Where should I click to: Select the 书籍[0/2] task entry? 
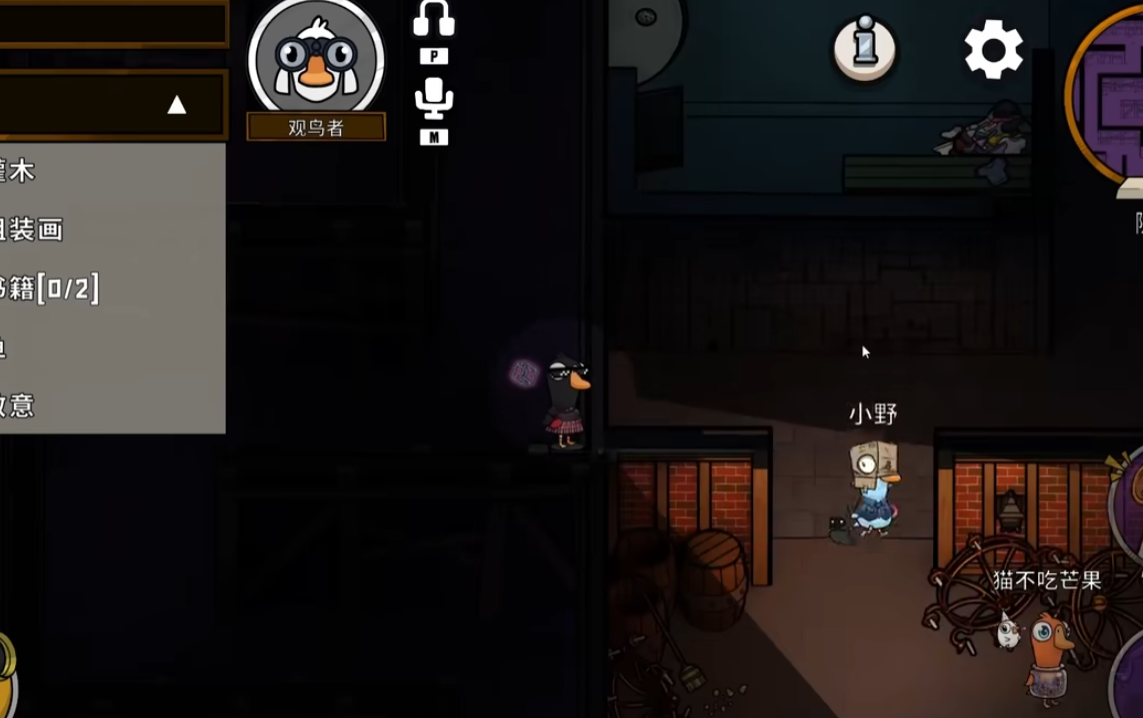[x=50, y=289]
